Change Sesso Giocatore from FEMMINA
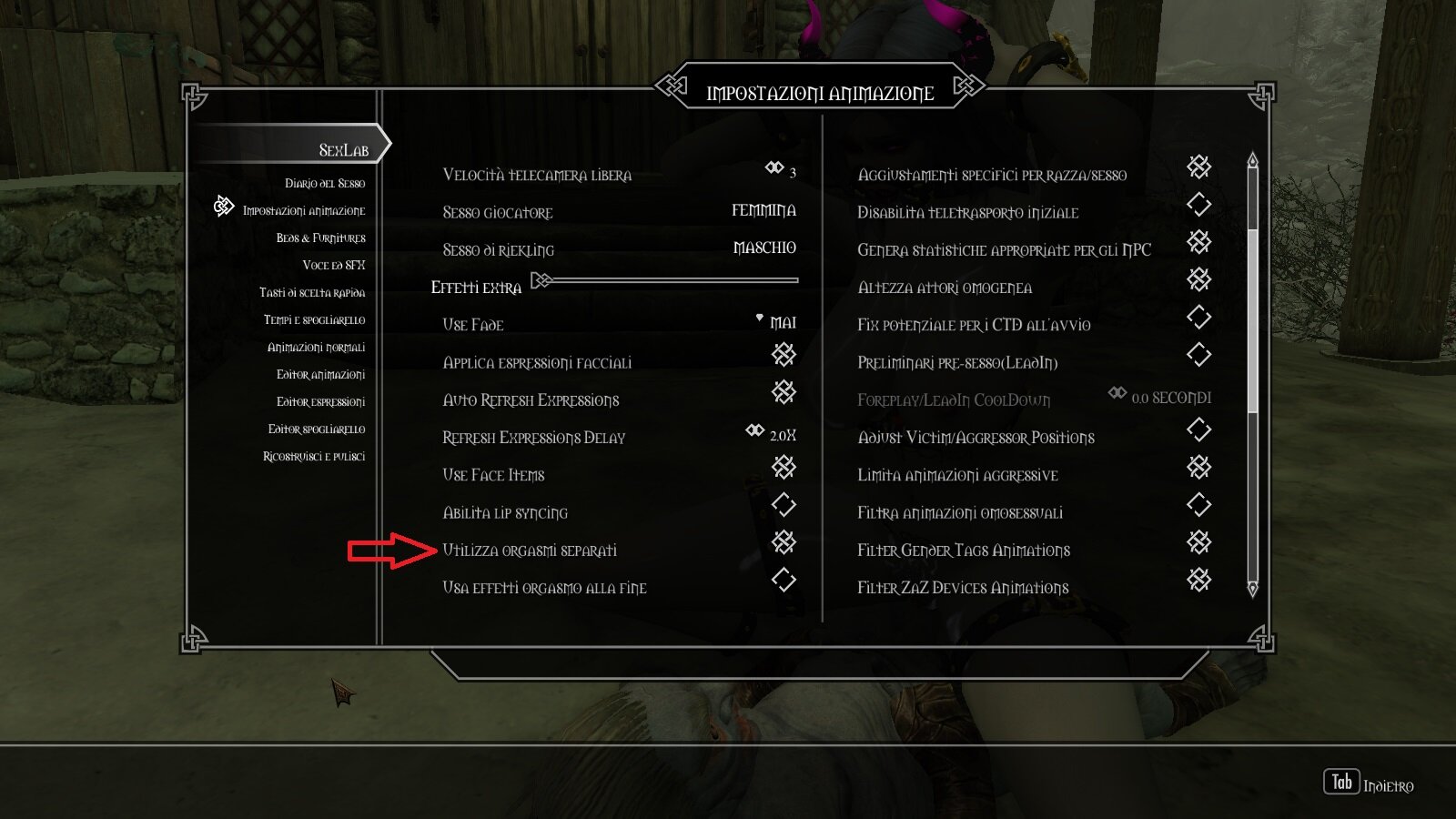1456x819 pixels. (x=763, y=210)
